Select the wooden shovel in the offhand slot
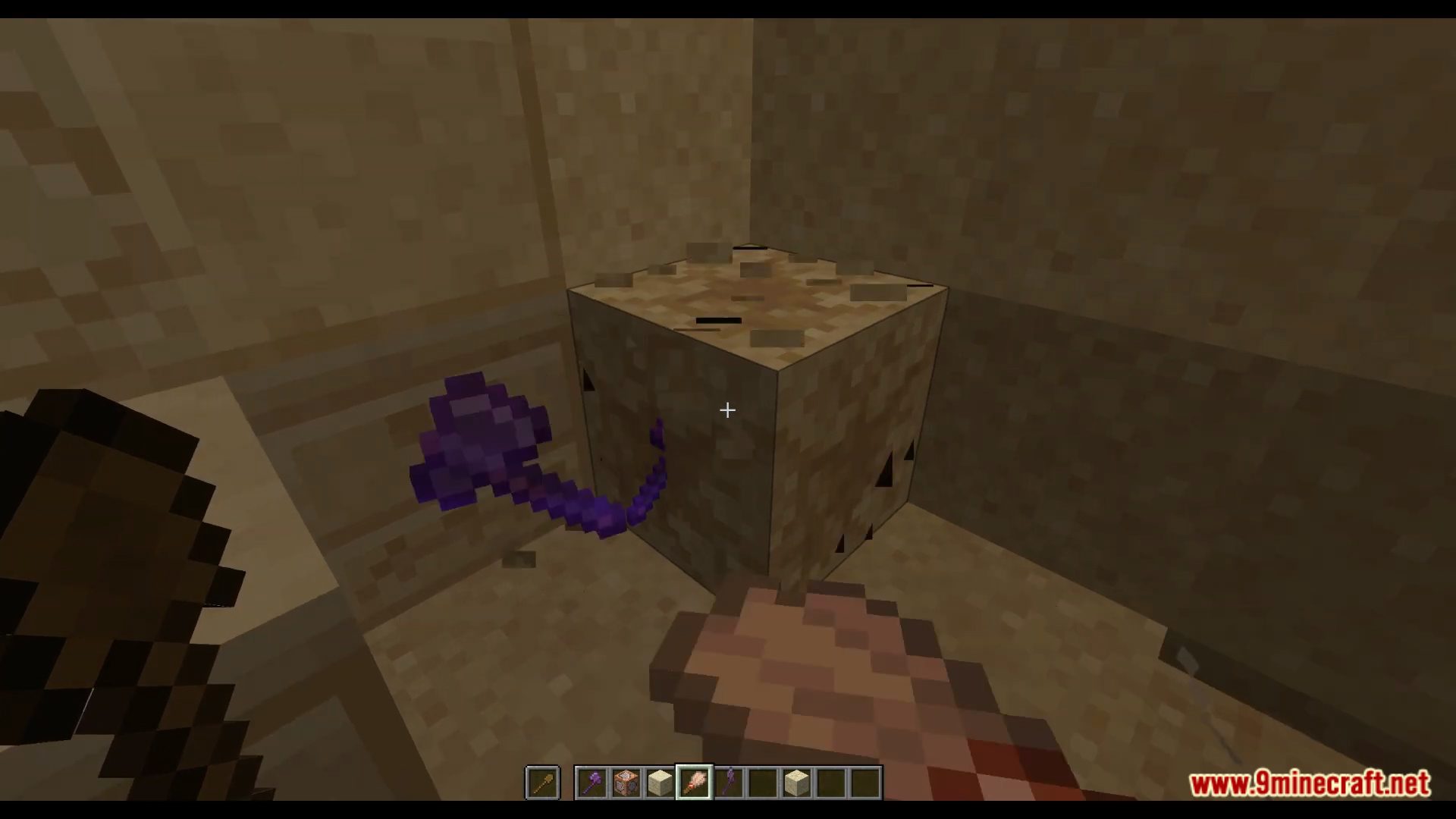 (542, 782)
